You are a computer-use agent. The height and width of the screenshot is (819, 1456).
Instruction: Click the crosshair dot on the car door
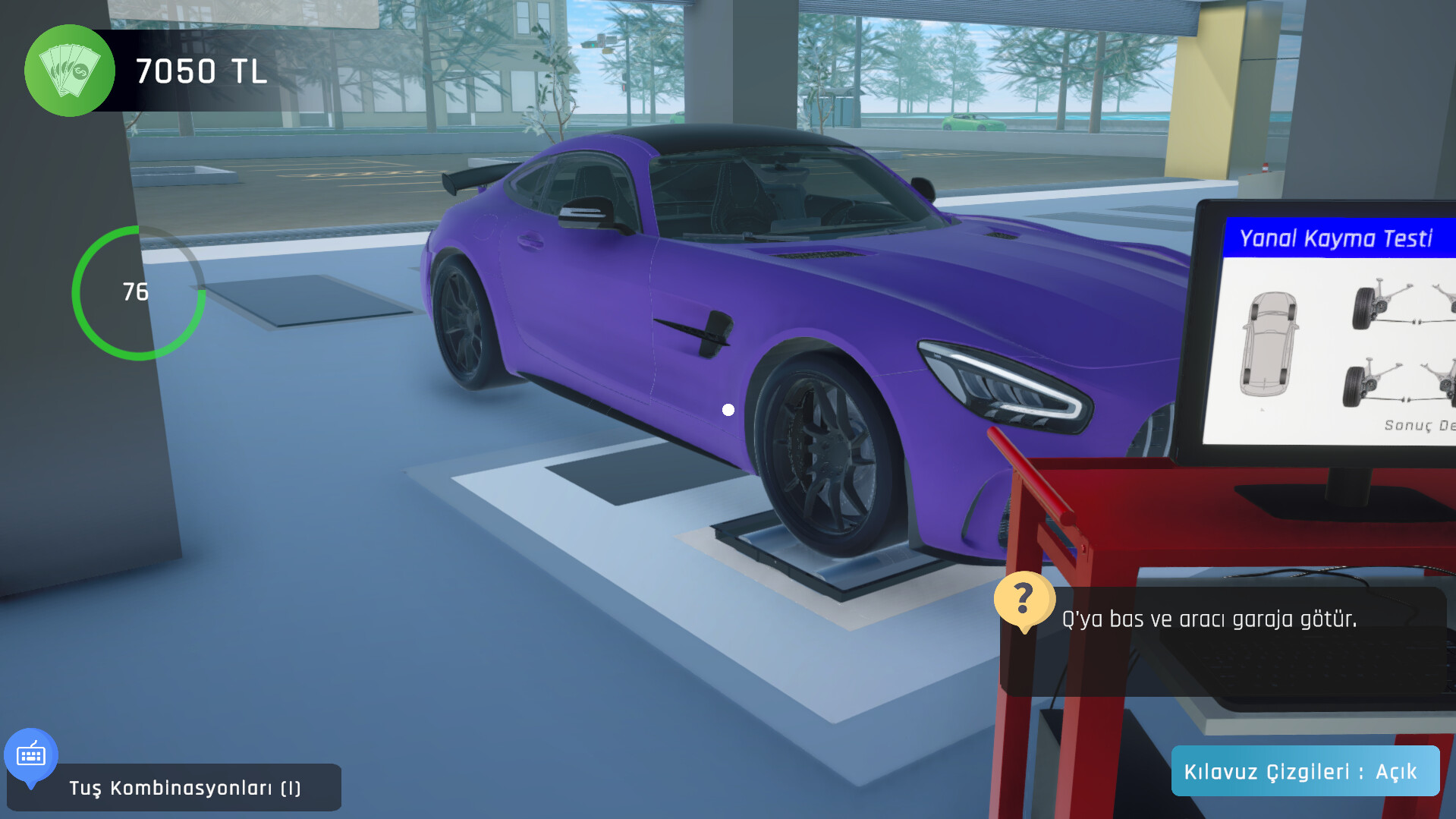[x=728, y=410]
